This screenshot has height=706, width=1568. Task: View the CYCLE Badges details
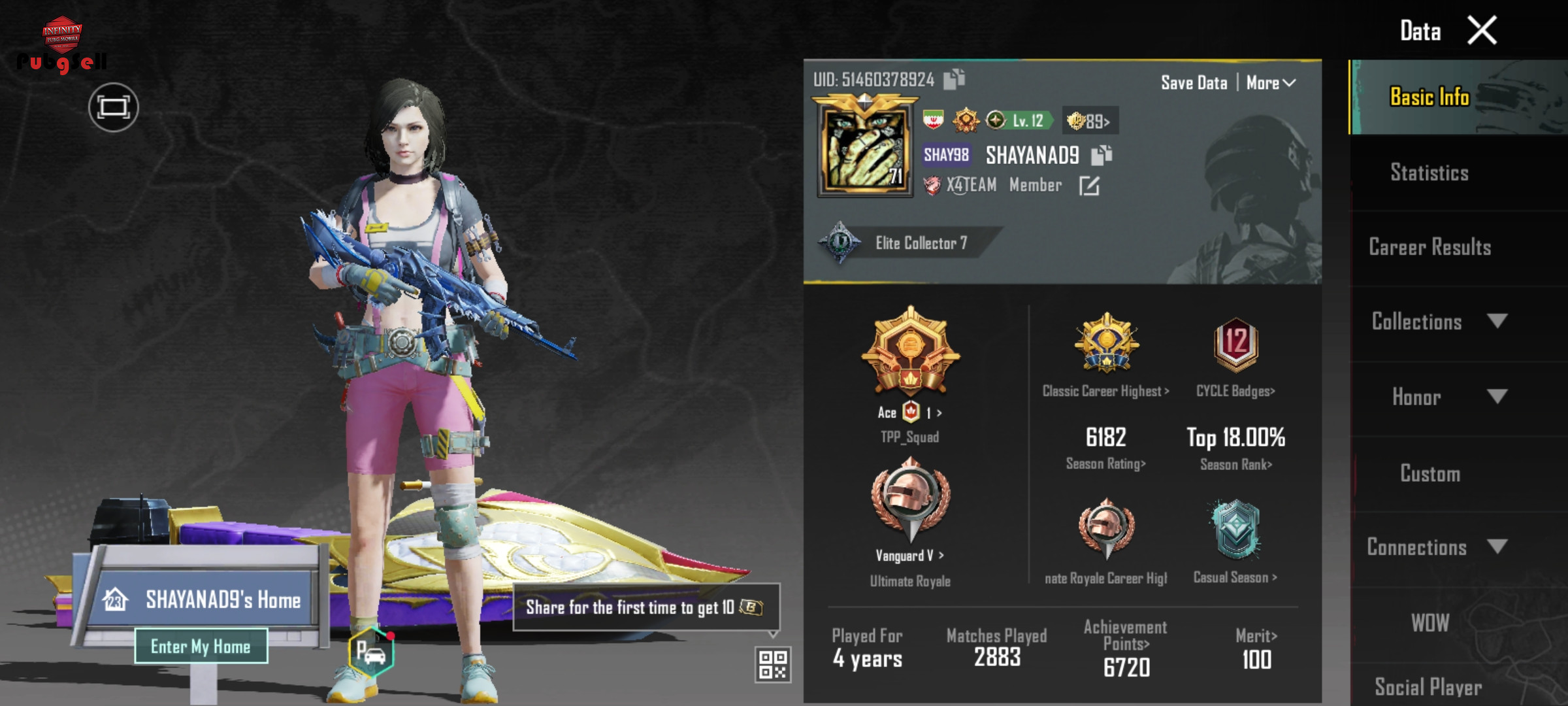tap(1235, 356)
